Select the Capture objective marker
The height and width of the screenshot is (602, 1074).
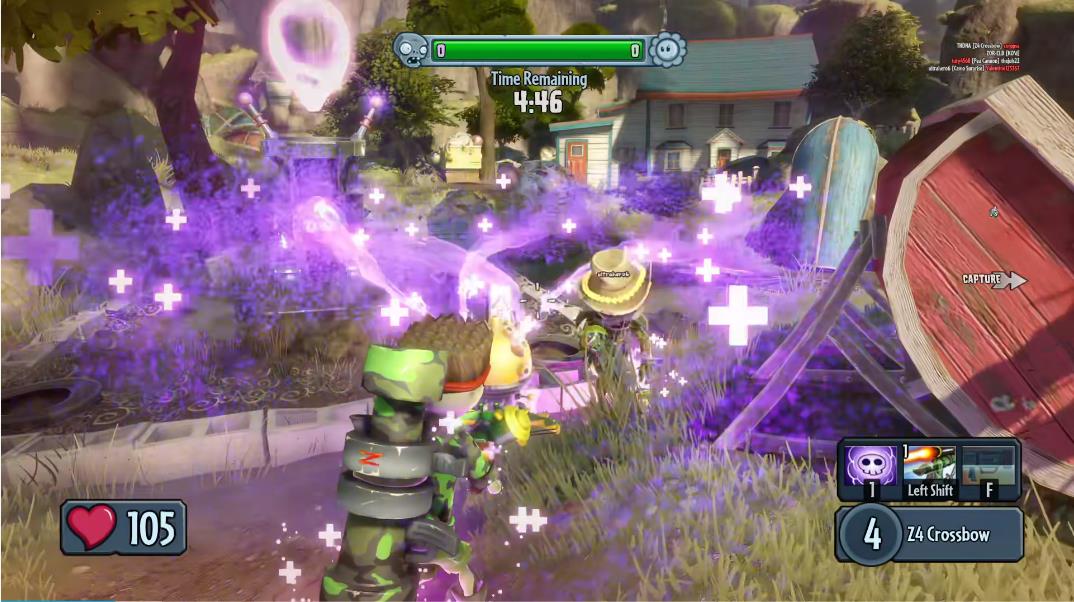coord(994,281)
